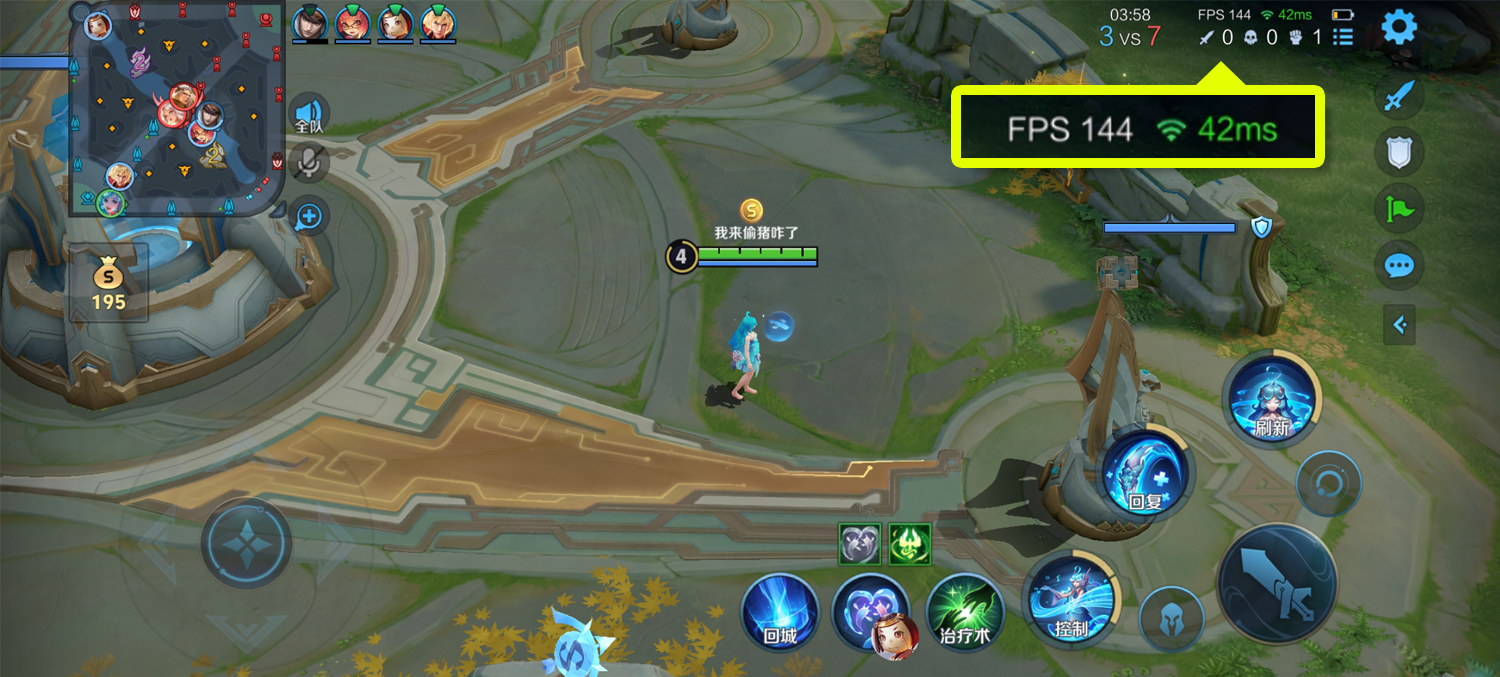Collapse the signal panel with the arrow

pos(1400,324)
